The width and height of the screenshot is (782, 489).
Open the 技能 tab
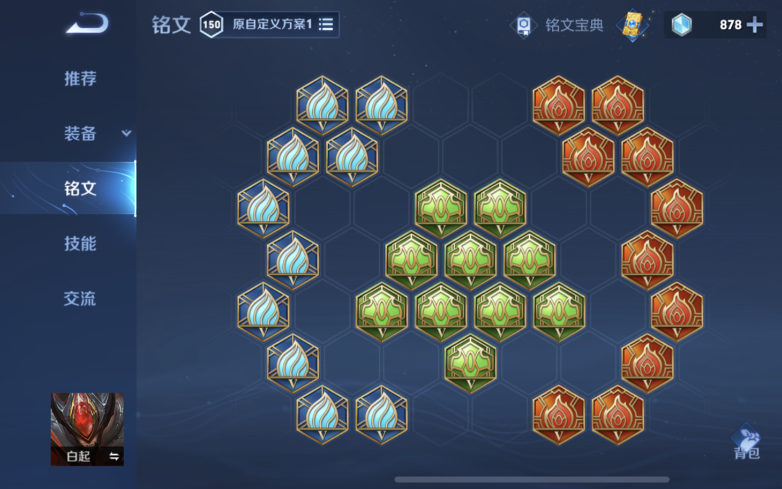click(80, 243)
